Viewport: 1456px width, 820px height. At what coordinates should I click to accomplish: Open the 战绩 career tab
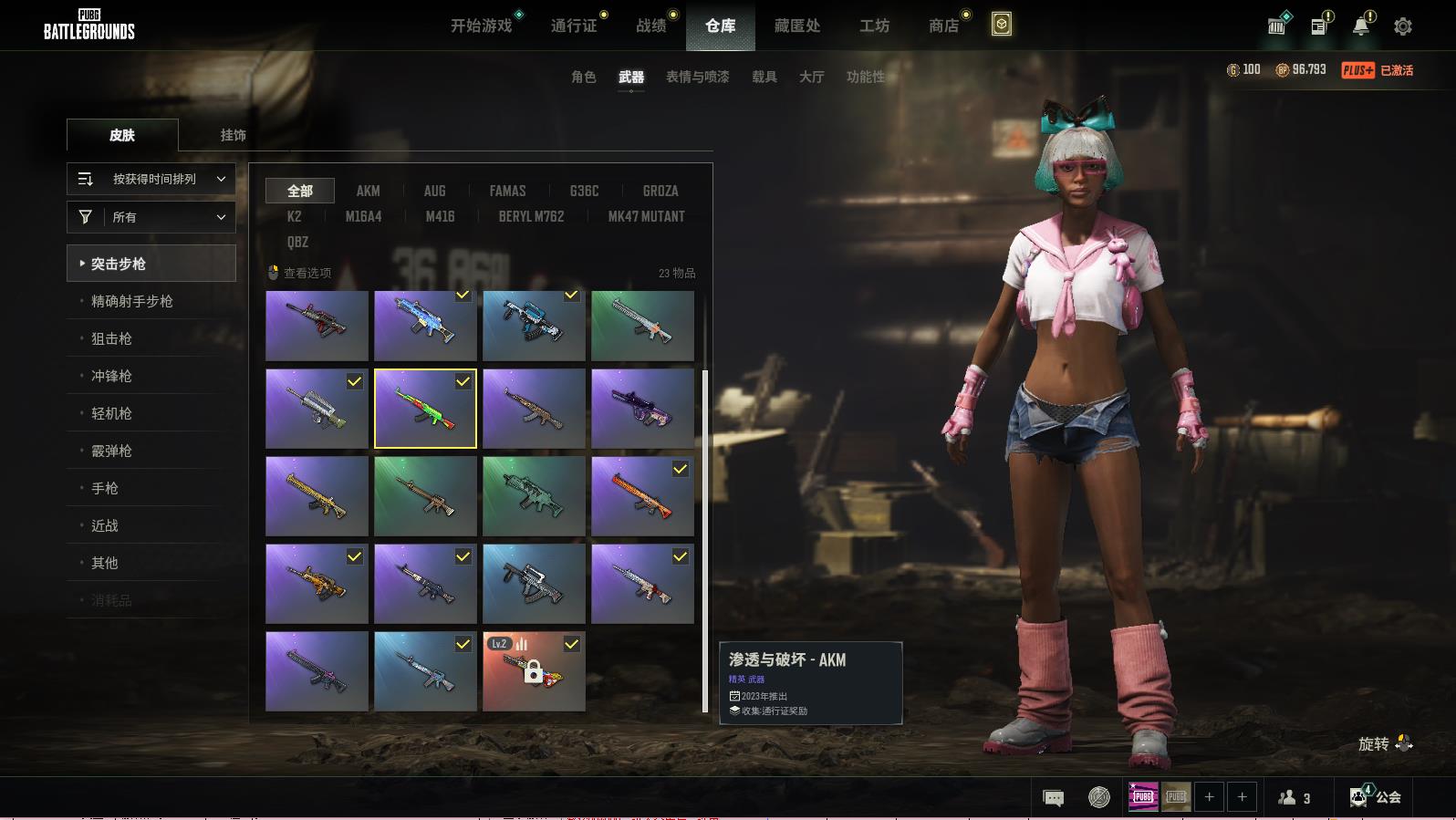(x=651, y=26)
